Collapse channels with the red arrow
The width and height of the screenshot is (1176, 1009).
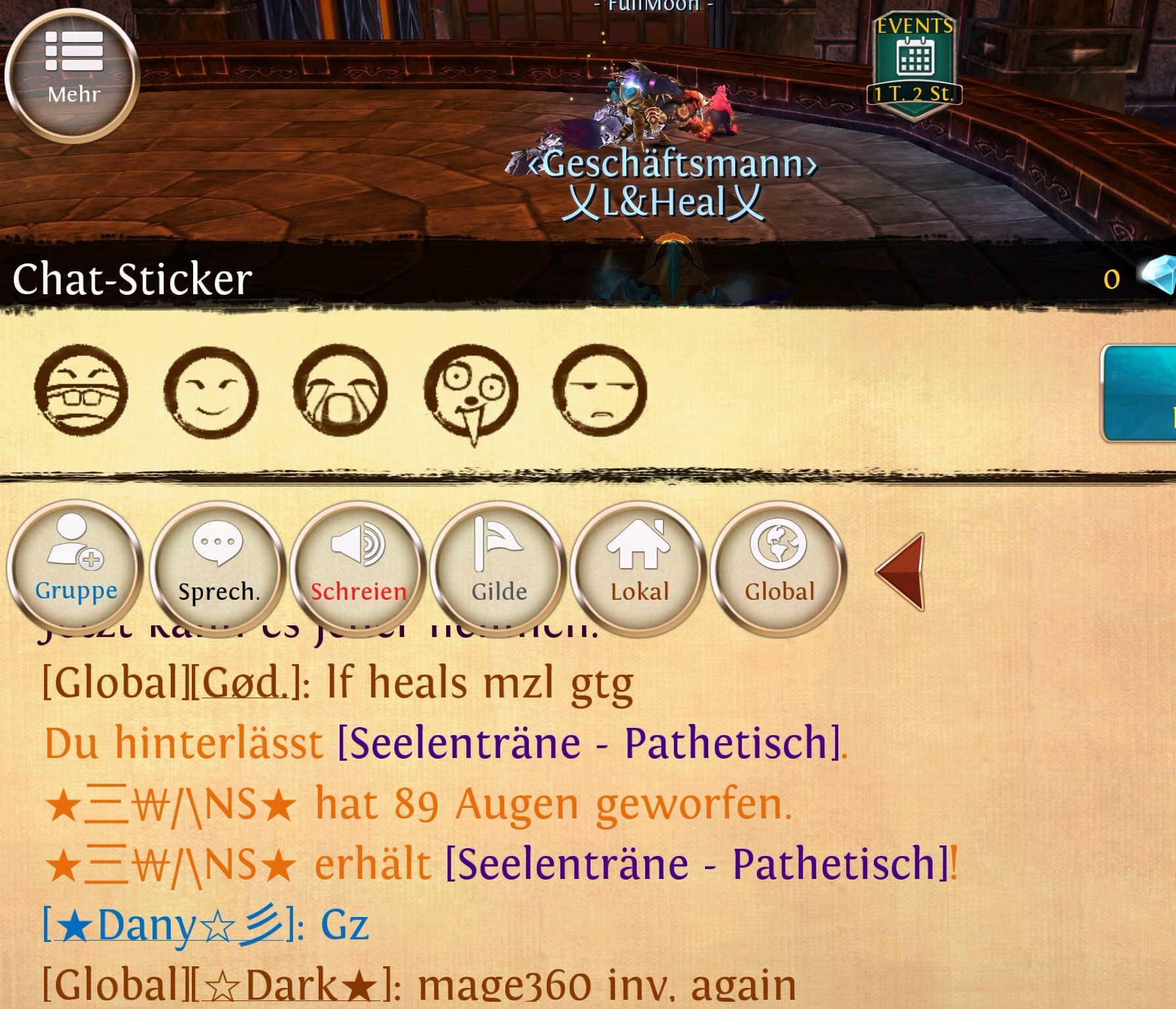[902, 572]
